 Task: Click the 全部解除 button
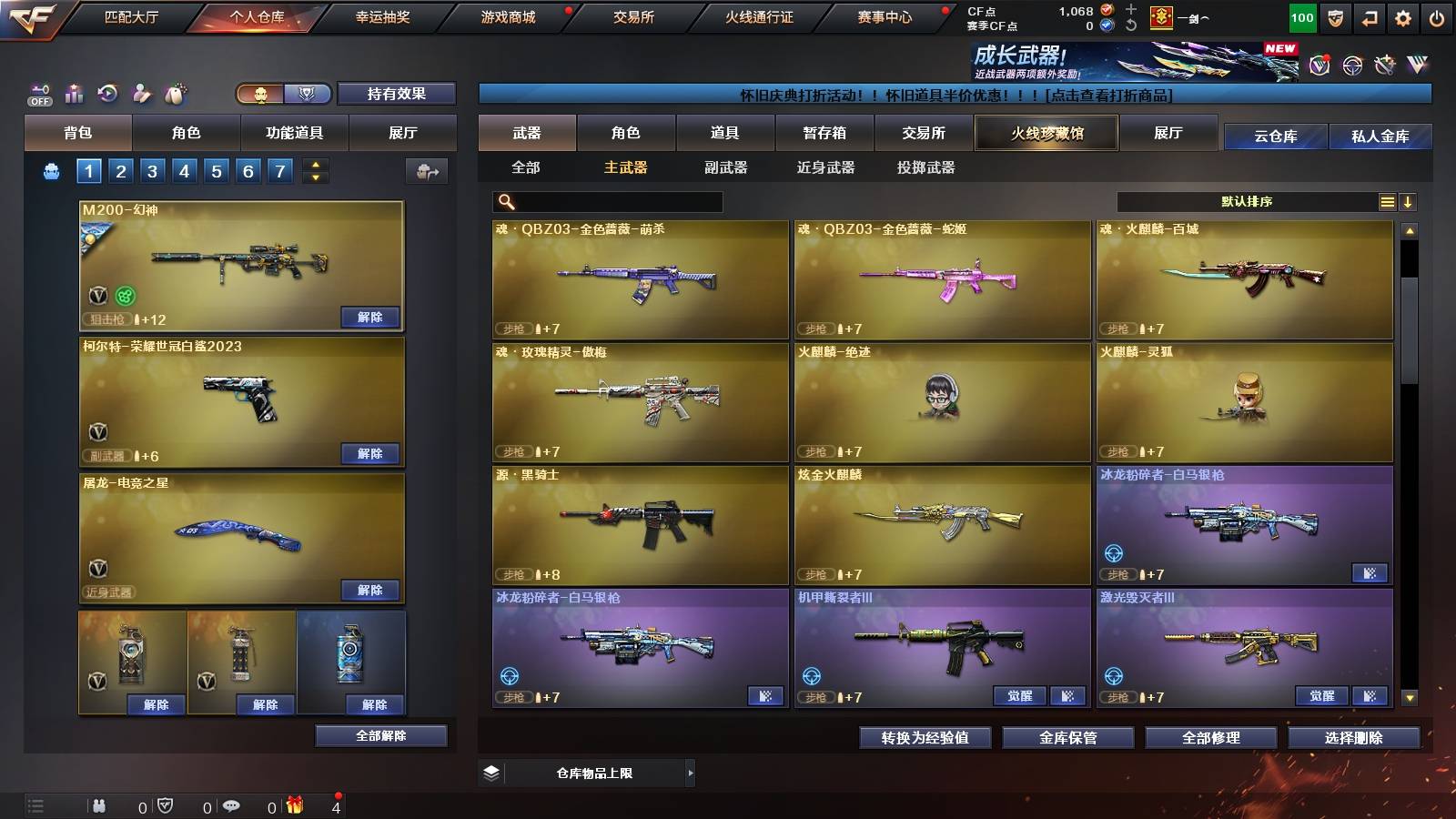[380, 735]
